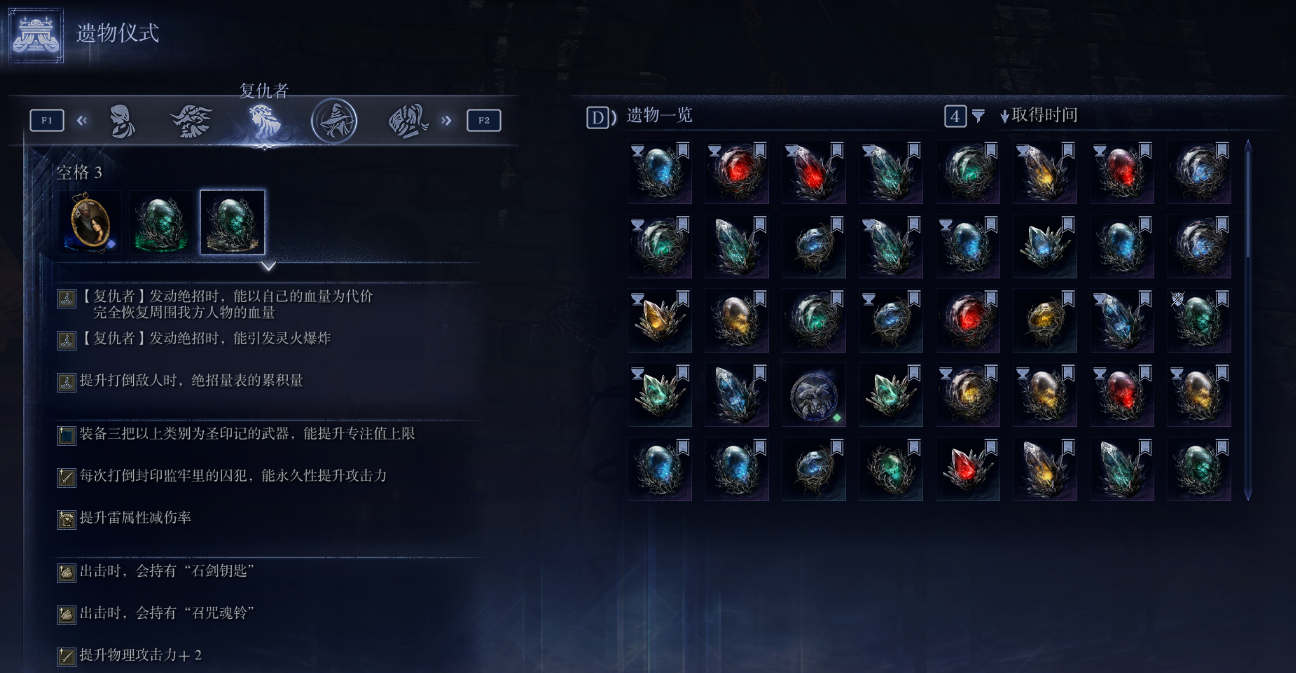
Task: Select the long-haired character tab beside the right arrow
Action: pos(408,121)
